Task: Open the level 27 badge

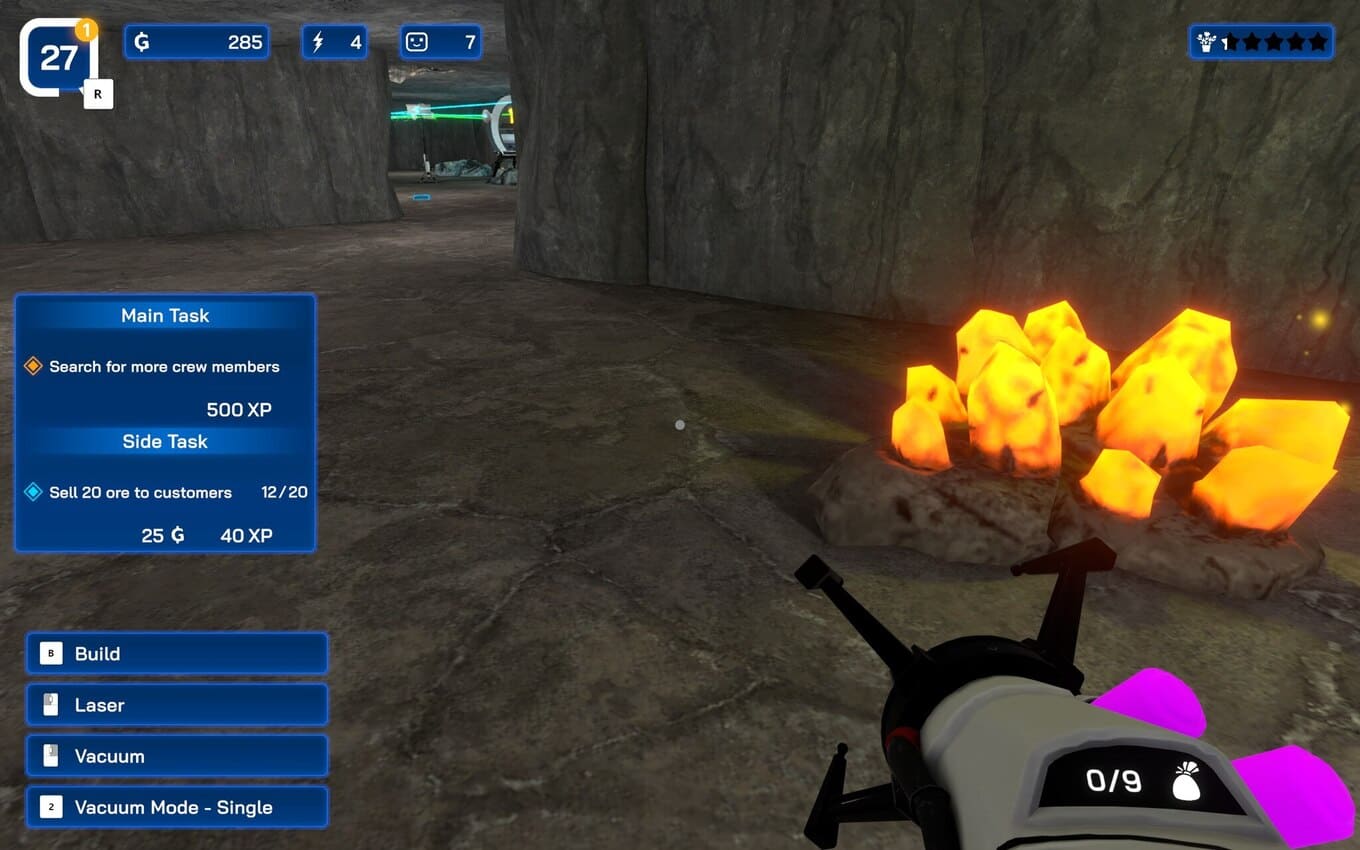Action: pos(58,58)
